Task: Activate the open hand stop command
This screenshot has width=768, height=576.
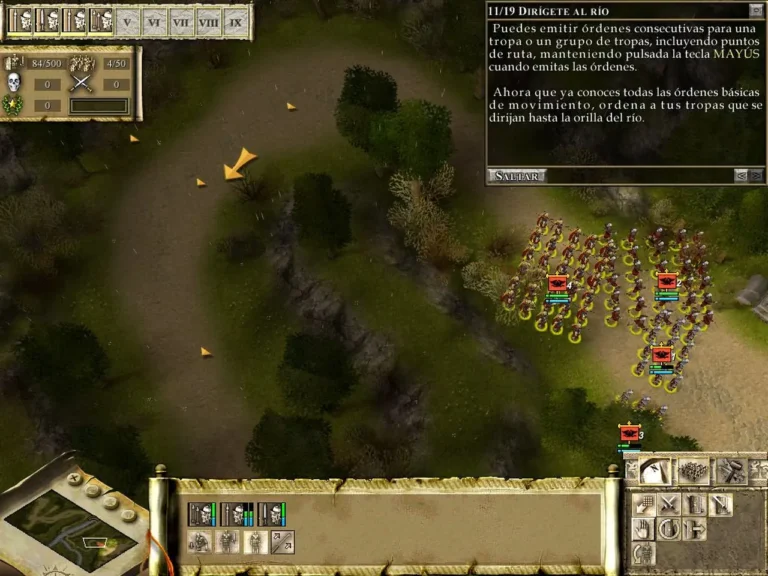Action: pos(643,529)
